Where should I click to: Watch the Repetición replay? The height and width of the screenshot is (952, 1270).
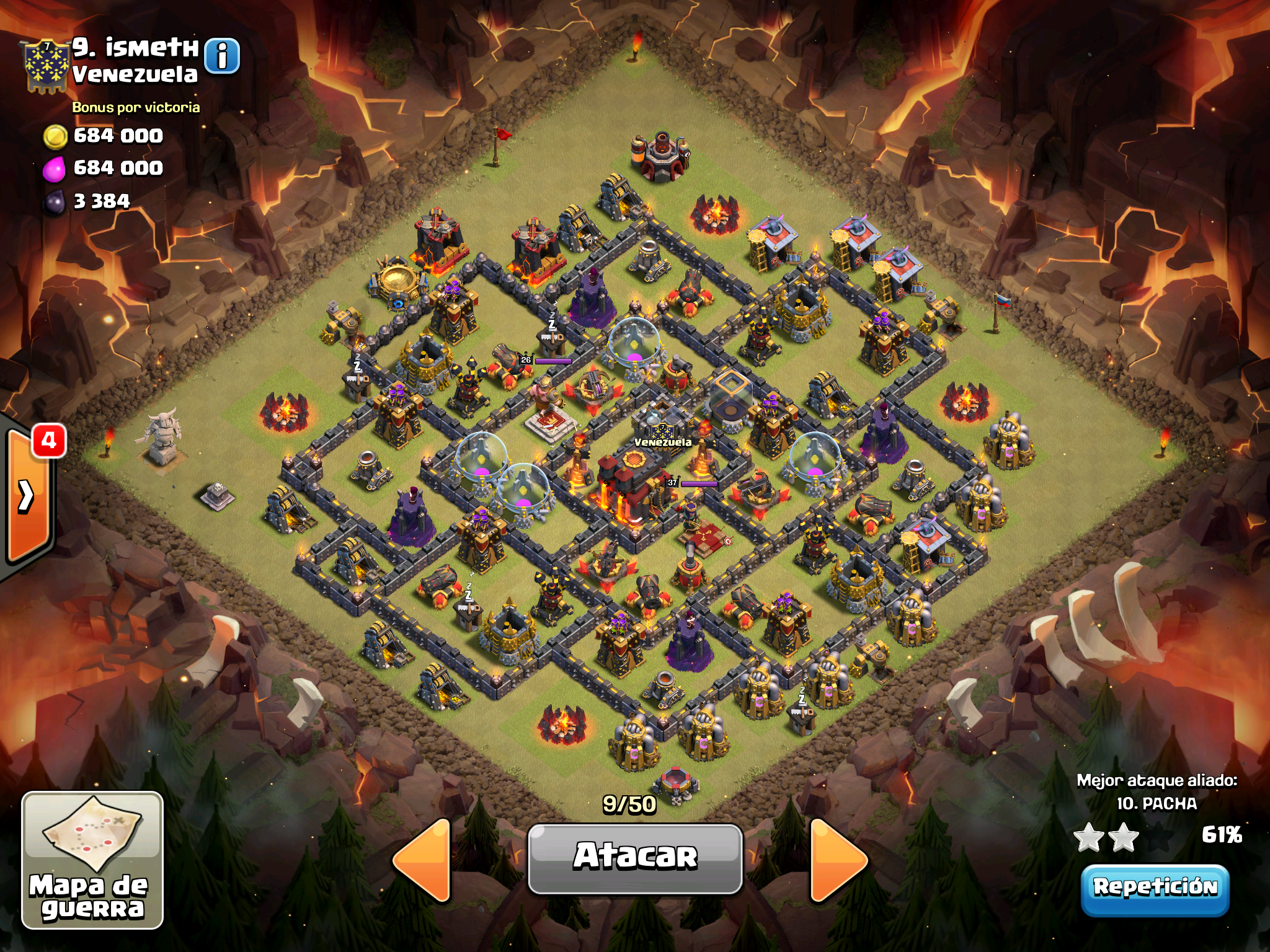[1155, 888]
